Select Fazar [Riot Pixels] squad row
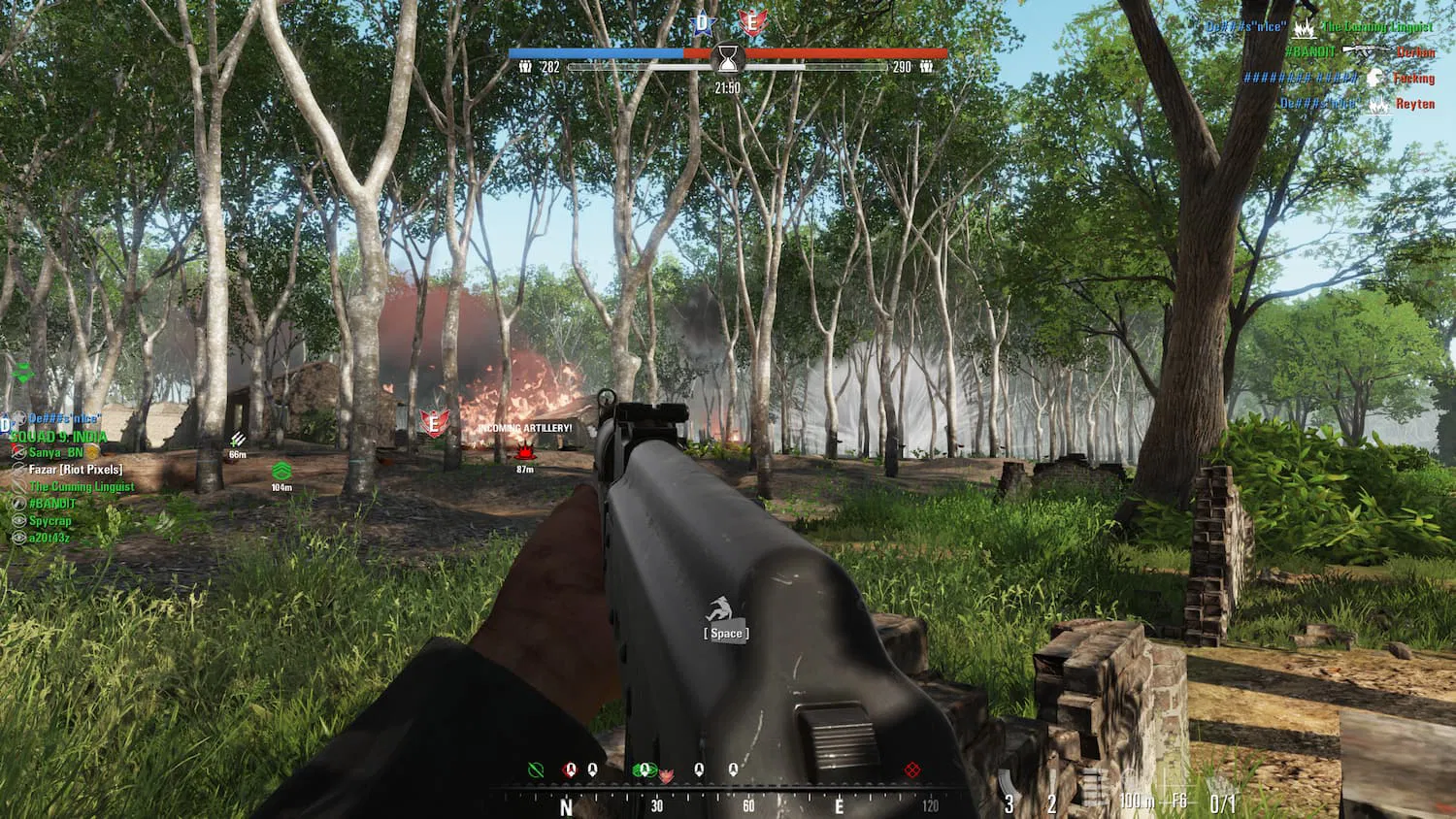The height and width of the screenshot is (819, 1456). click(76, 470)
